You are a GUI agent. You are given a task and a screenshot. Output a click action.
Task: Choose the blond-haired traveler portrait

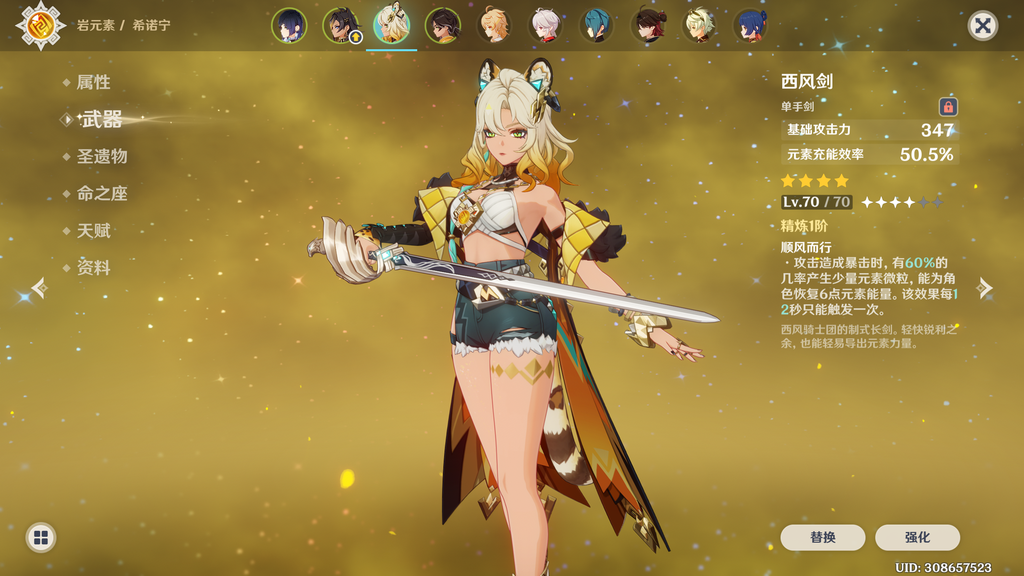(494, 26)
